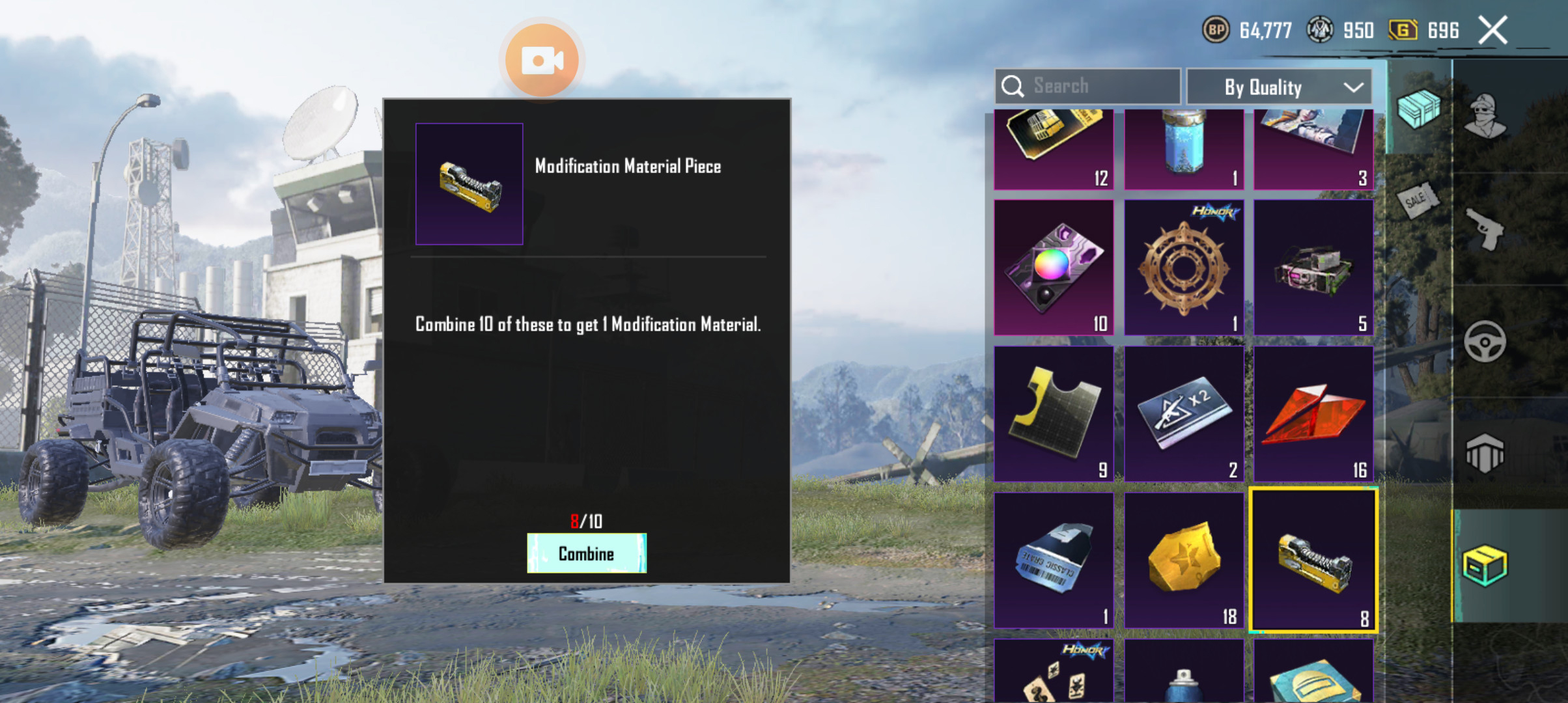Select the pink-green supply crate item

[1313, 268]
